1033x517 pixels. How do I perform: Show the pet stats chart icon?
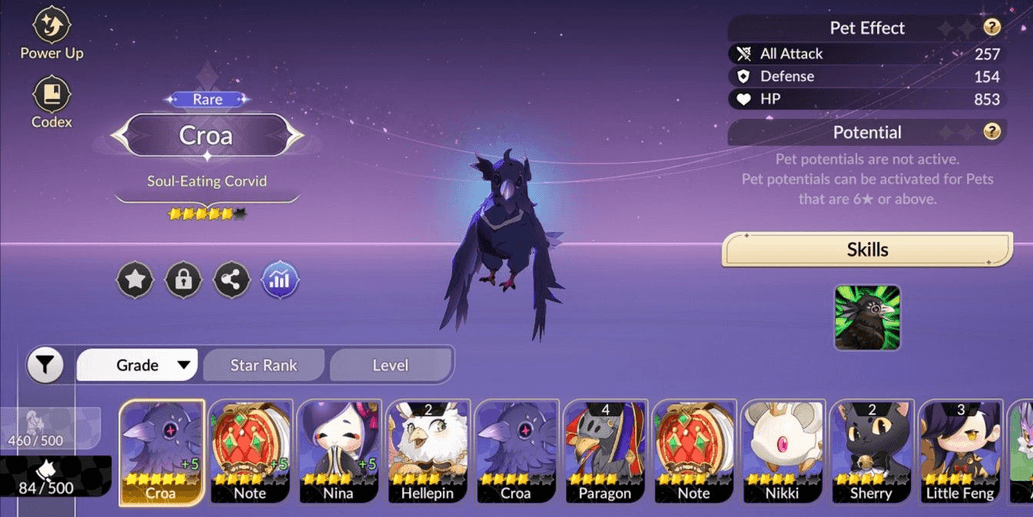(280, 280)
